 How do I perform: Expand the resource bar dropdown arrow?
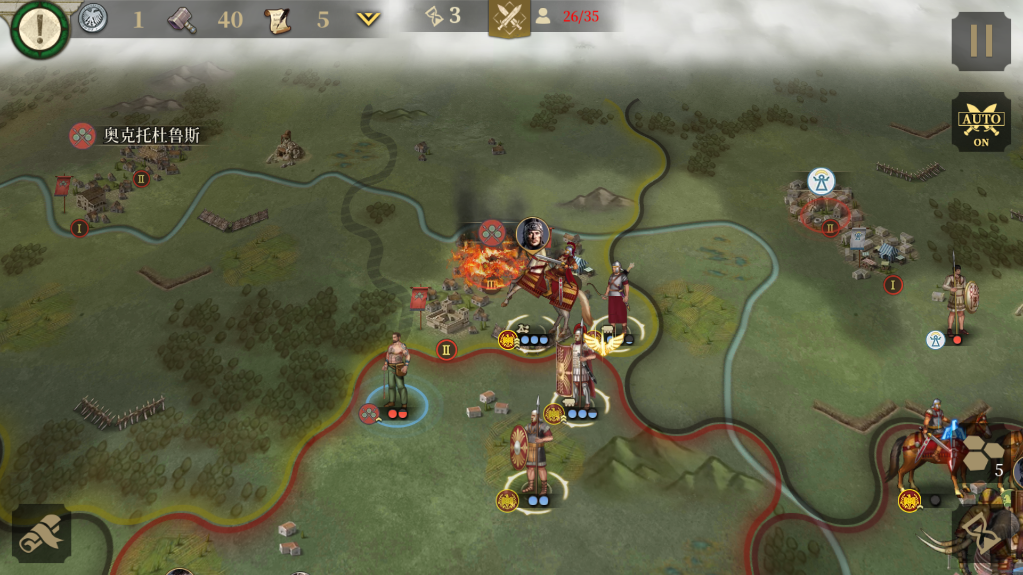(368, 19)
